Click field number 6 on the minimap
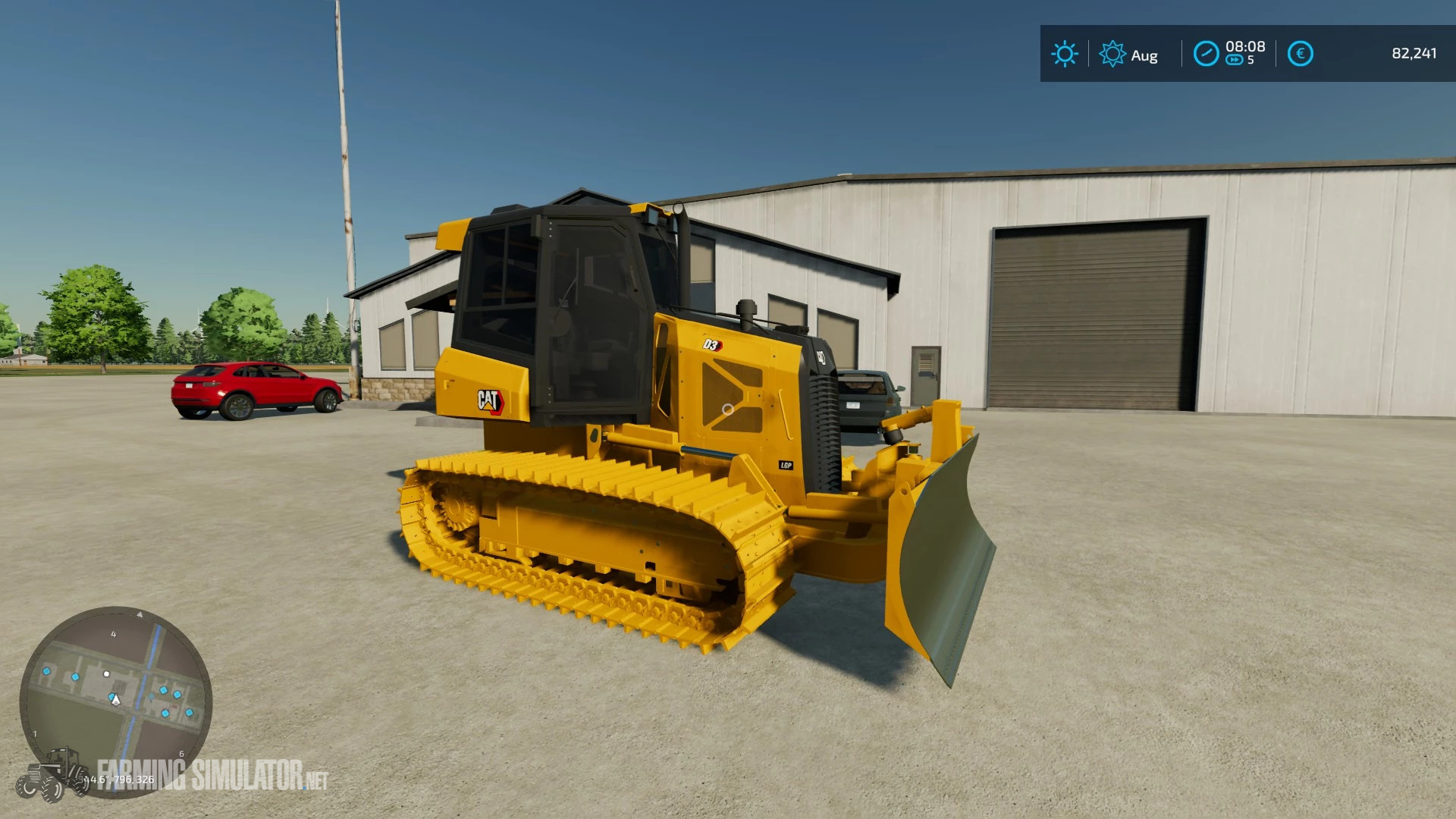The height and width of the screenshot is (819, 1456). 181,753
